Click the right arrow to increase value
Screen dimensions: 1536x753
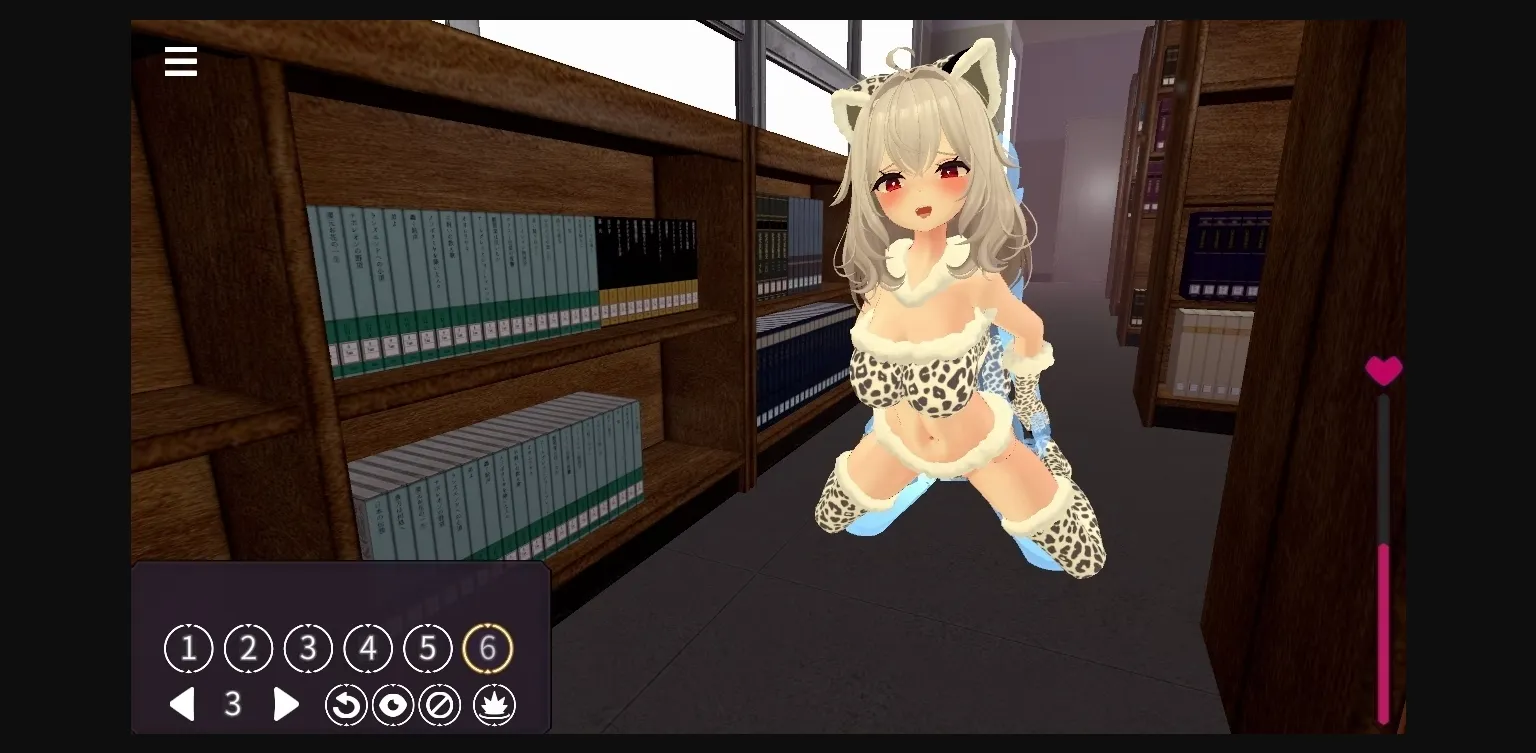tap(286, 704)
